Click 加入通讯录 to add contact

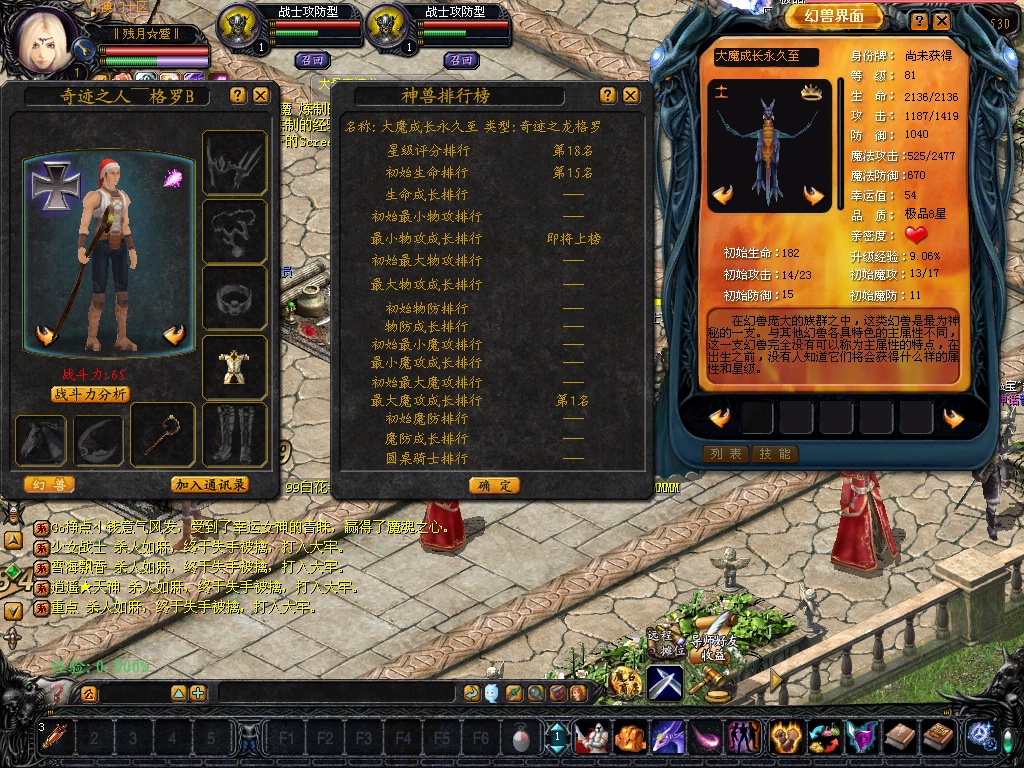click(x=210, y=485)
